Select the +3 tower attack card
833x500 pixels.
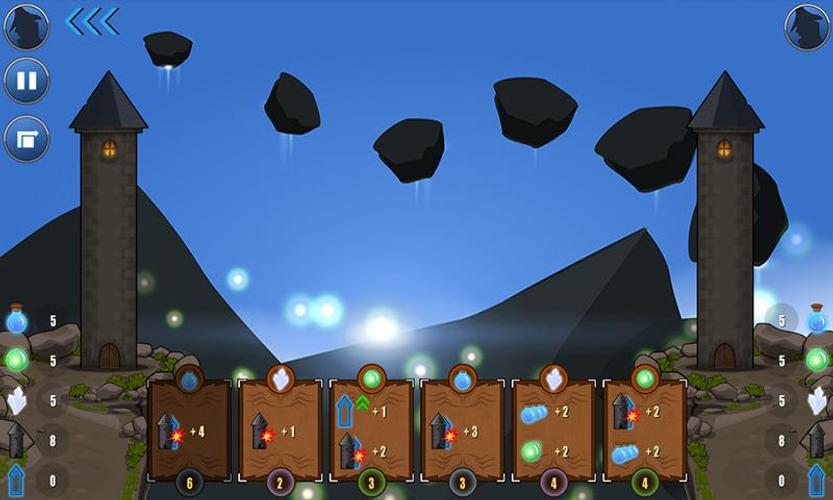click(x=462, y=430)
